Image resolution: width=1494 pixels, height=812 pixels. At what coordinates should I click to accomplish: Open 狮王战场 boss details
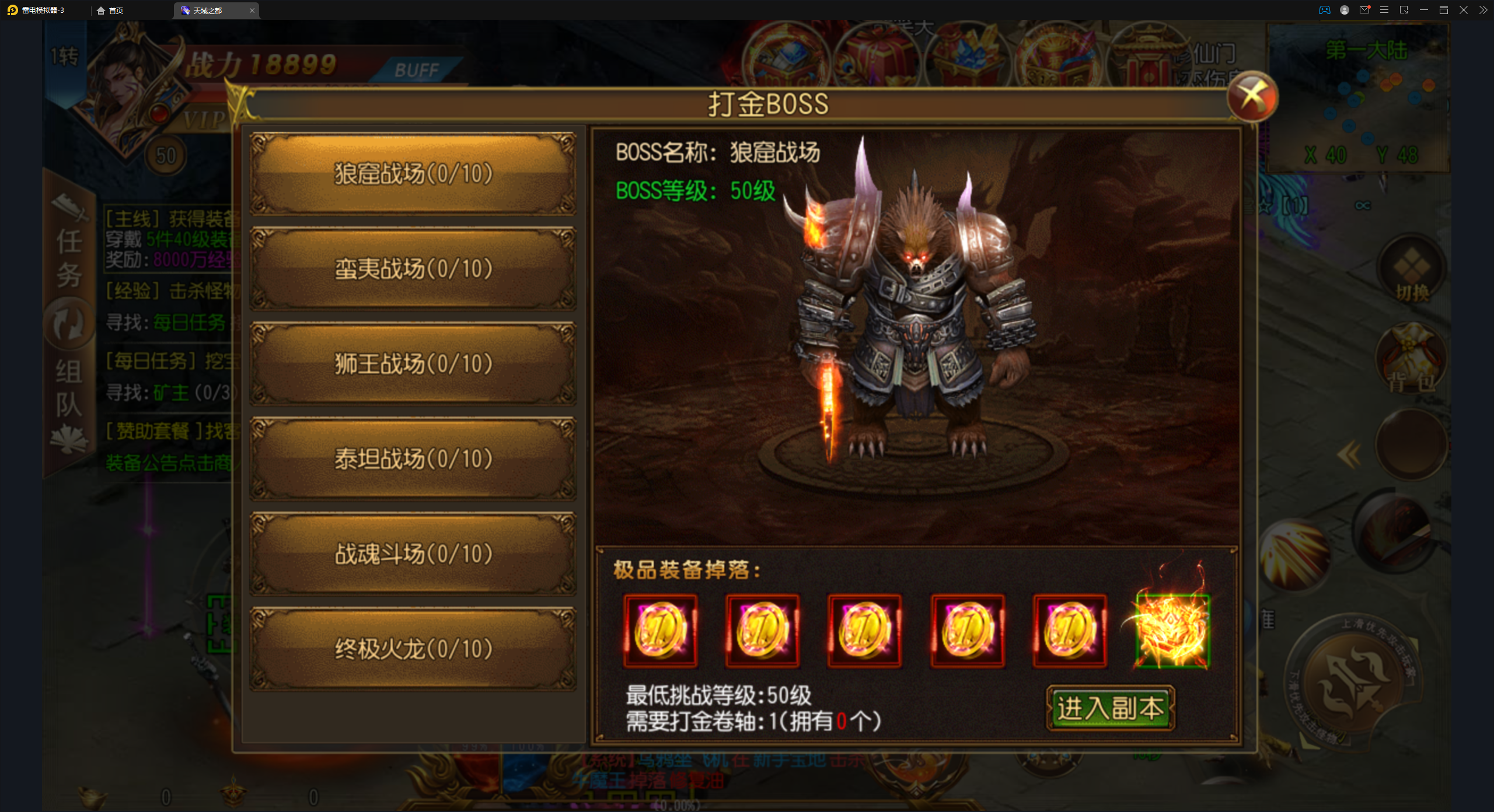click(413, 364)
